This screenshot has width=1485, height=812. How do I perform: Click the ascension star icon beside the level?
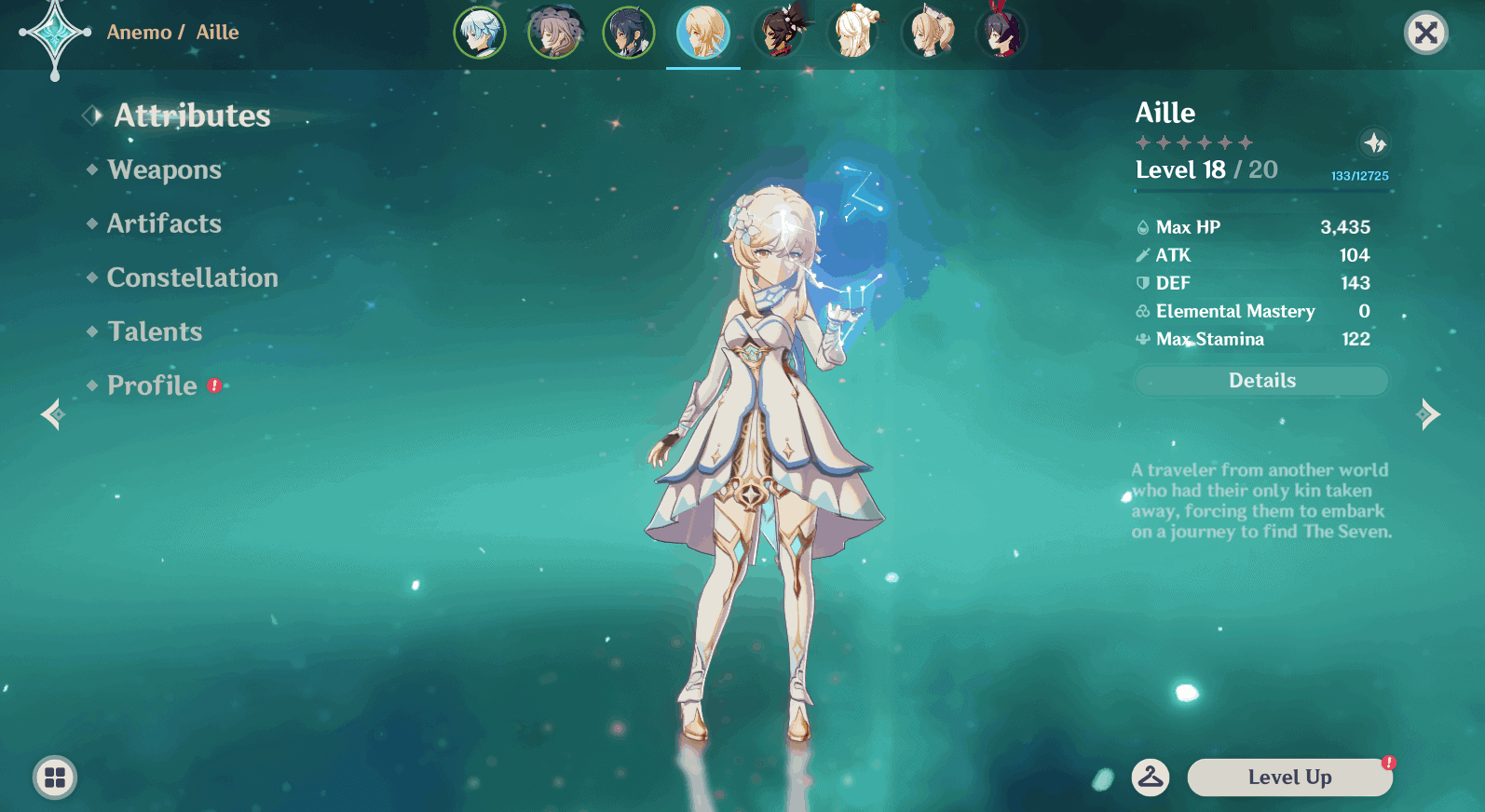click(1374, 143)
